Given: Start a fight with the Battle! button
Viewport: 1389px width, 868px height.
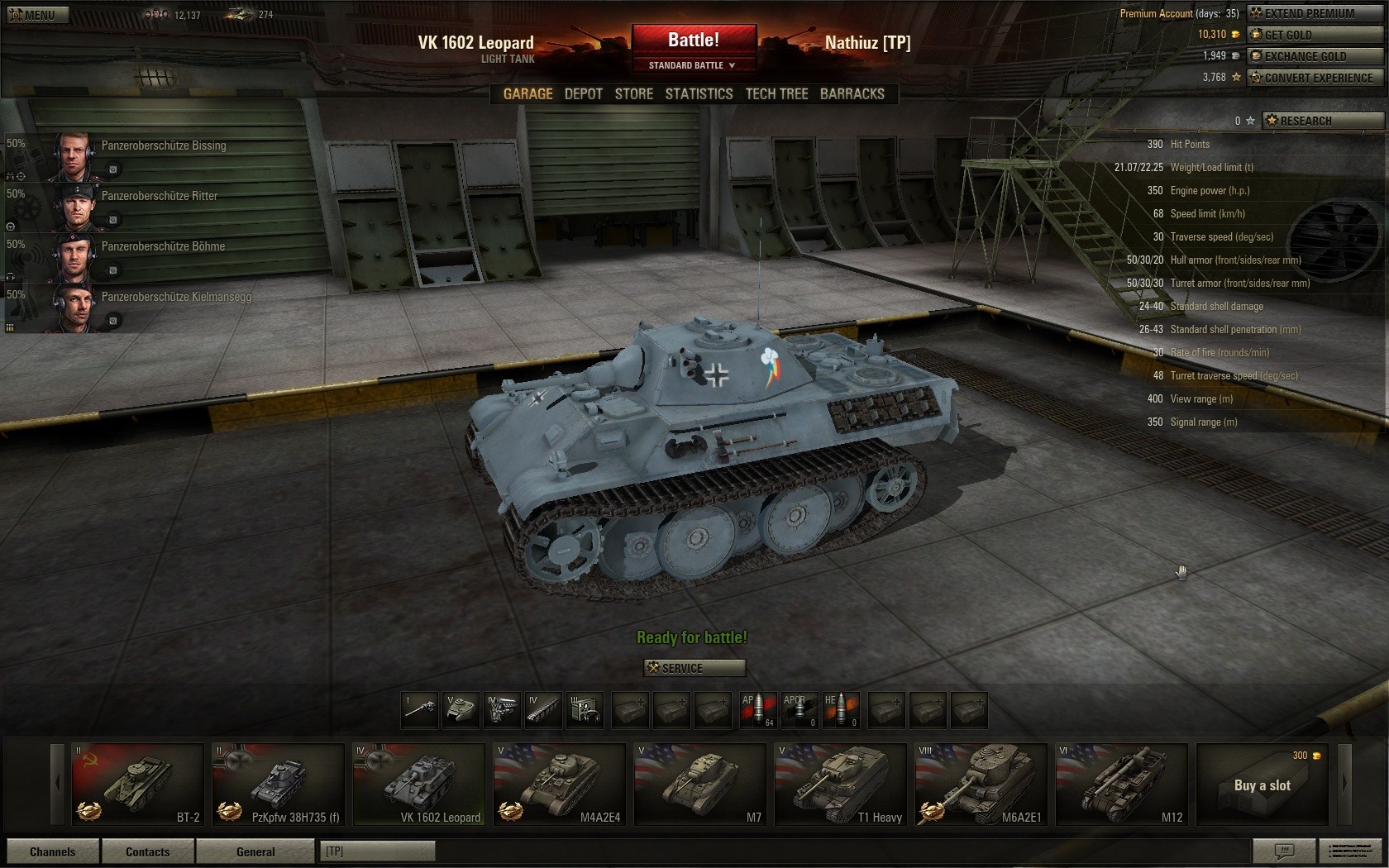Looking at the screenshot, I should pyautogui.click(x=694, y=40).
